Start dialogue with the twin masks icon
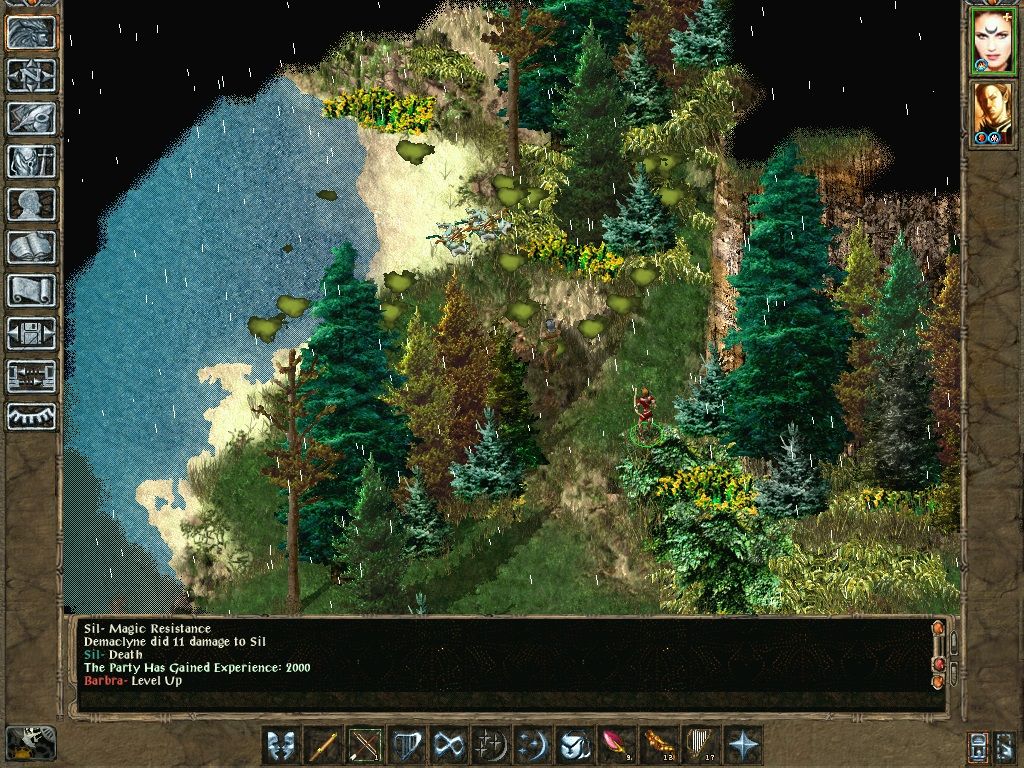This screenshot has width=1024, height=768. [281, 745]
